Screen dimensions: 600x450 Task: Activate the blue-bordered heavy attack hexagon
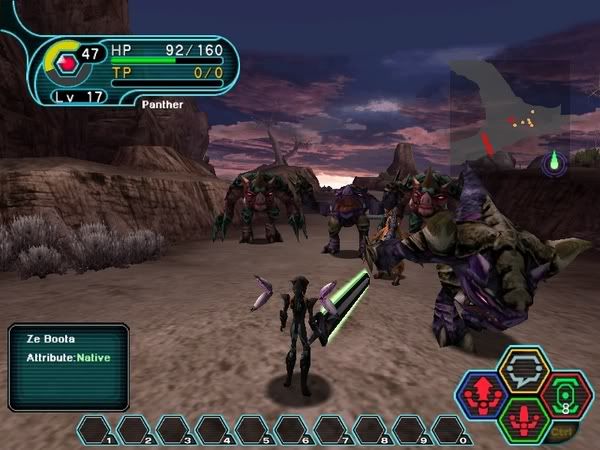(x=480, y=395)
